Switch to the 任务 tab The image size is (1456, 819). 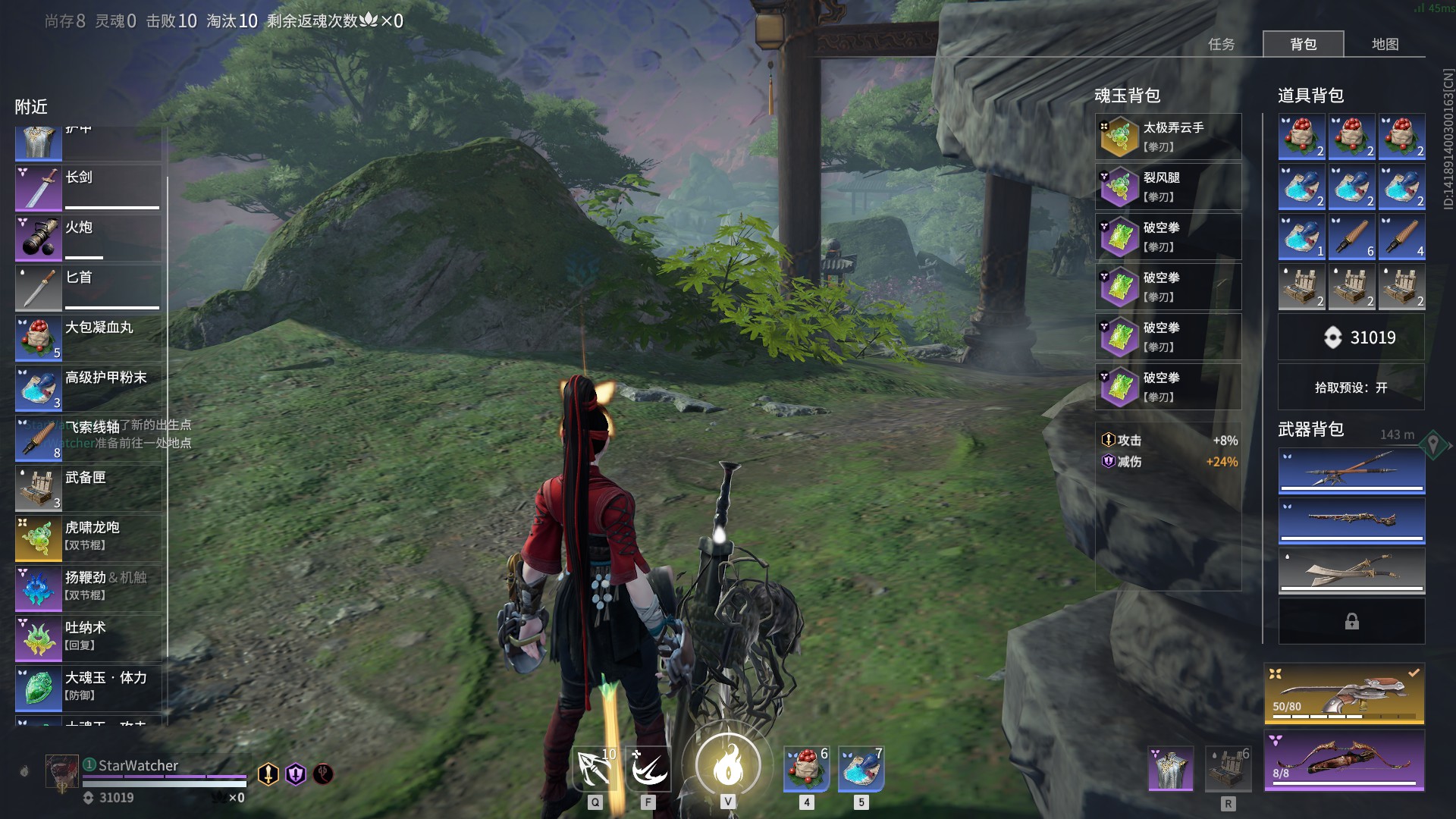1221,44
